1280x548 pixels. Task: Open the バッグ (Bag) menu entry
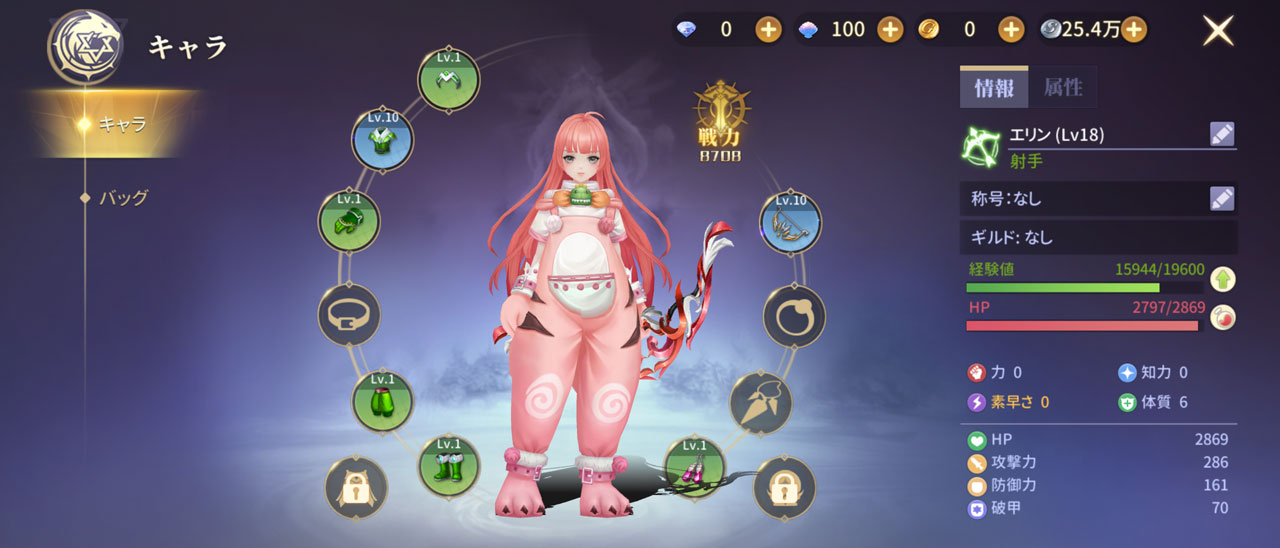[123, 198]
